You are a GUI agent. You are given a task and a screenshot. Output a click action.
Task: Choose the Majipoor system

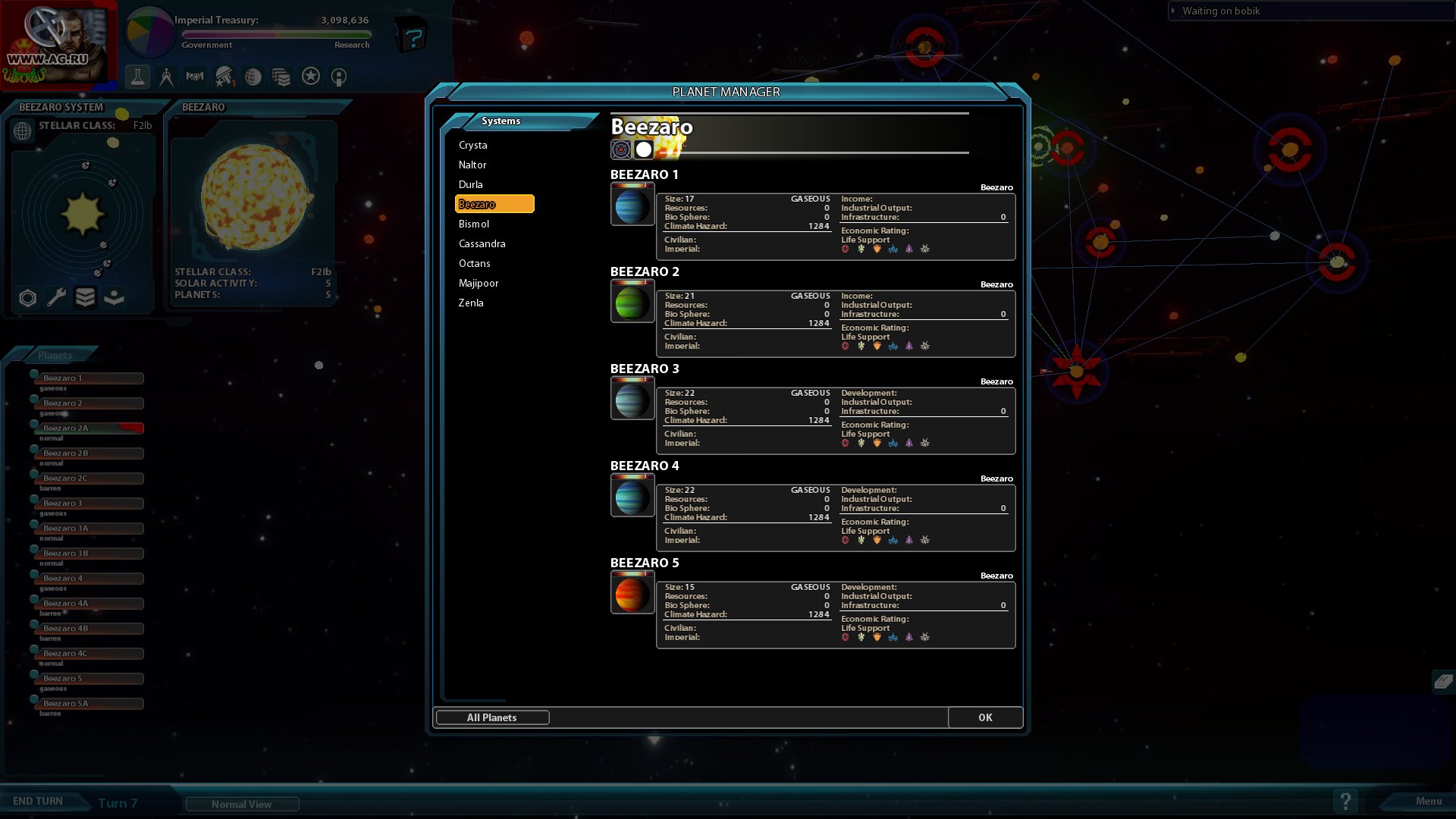coord(479,283)
